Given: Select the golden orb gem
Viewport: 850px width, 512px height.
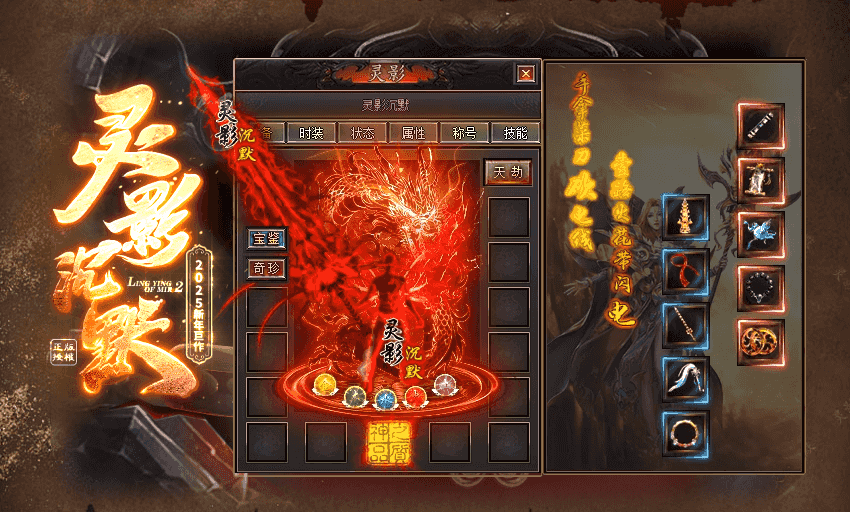Looking at the screenshot, I should click(326, 385).
